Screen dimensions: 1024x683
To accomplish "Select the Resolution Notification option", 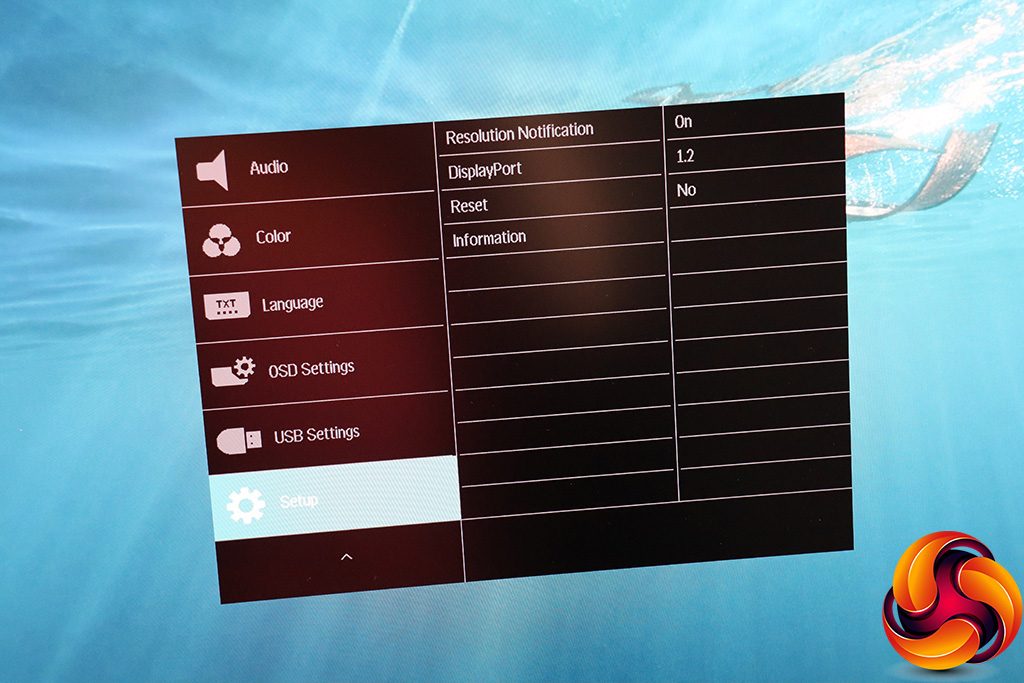I will tap(519, 131).
